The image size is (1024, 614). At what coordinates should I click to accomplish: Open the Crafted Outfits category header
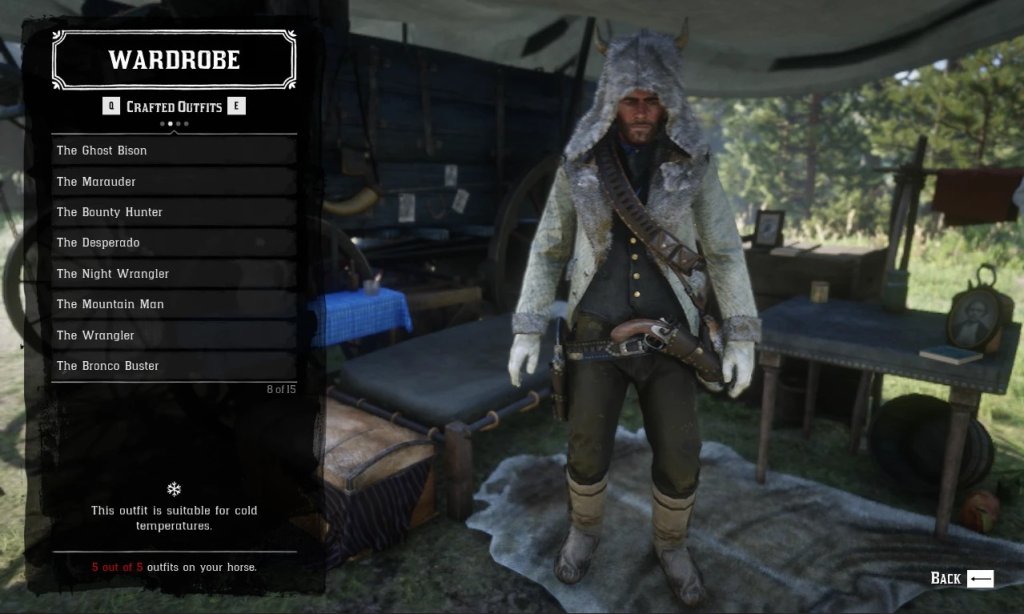pyautogui.click(x=174, y=107)
